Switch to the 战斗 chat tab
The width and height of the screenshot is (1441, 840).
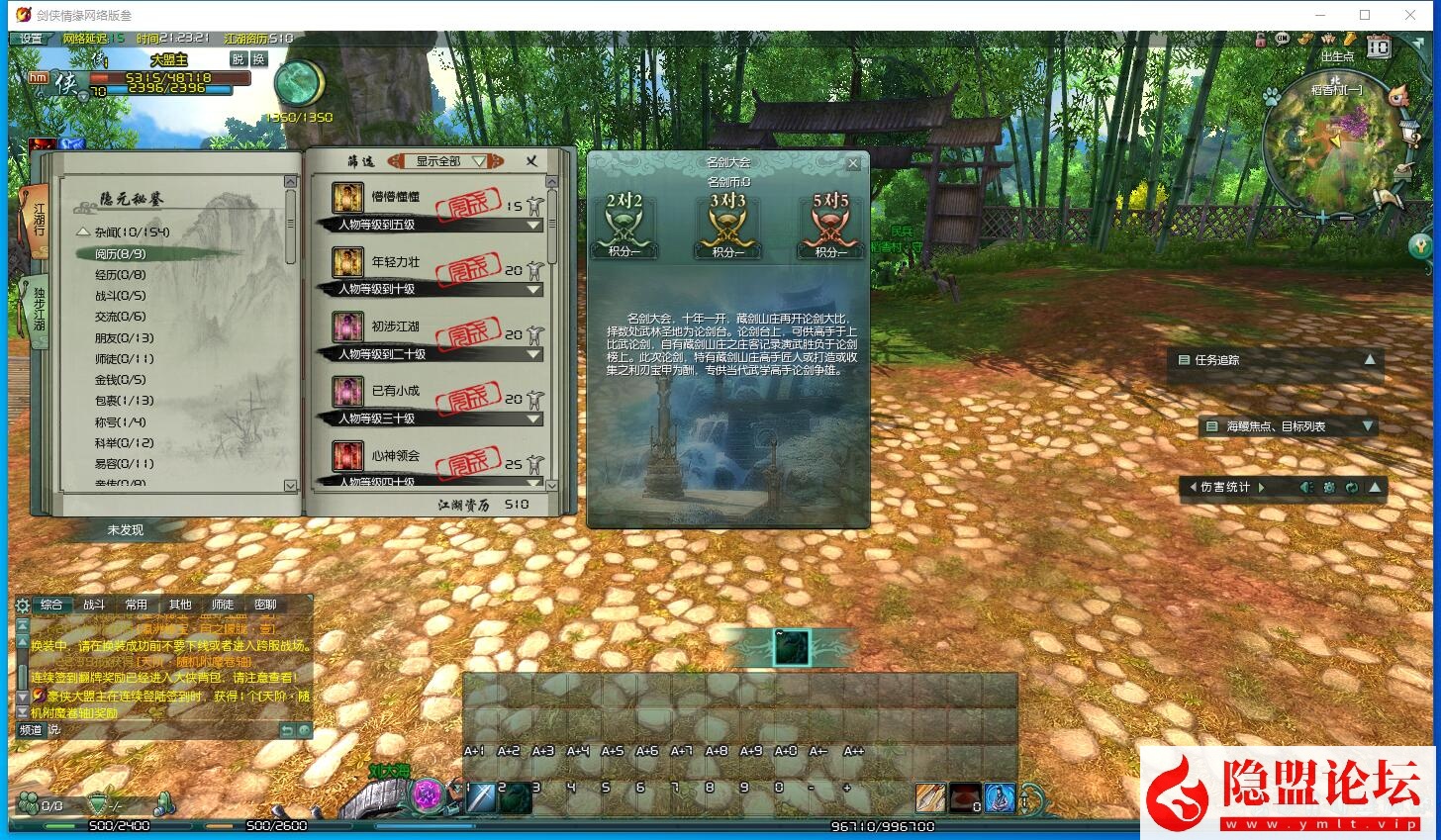(x=92, y=605)
